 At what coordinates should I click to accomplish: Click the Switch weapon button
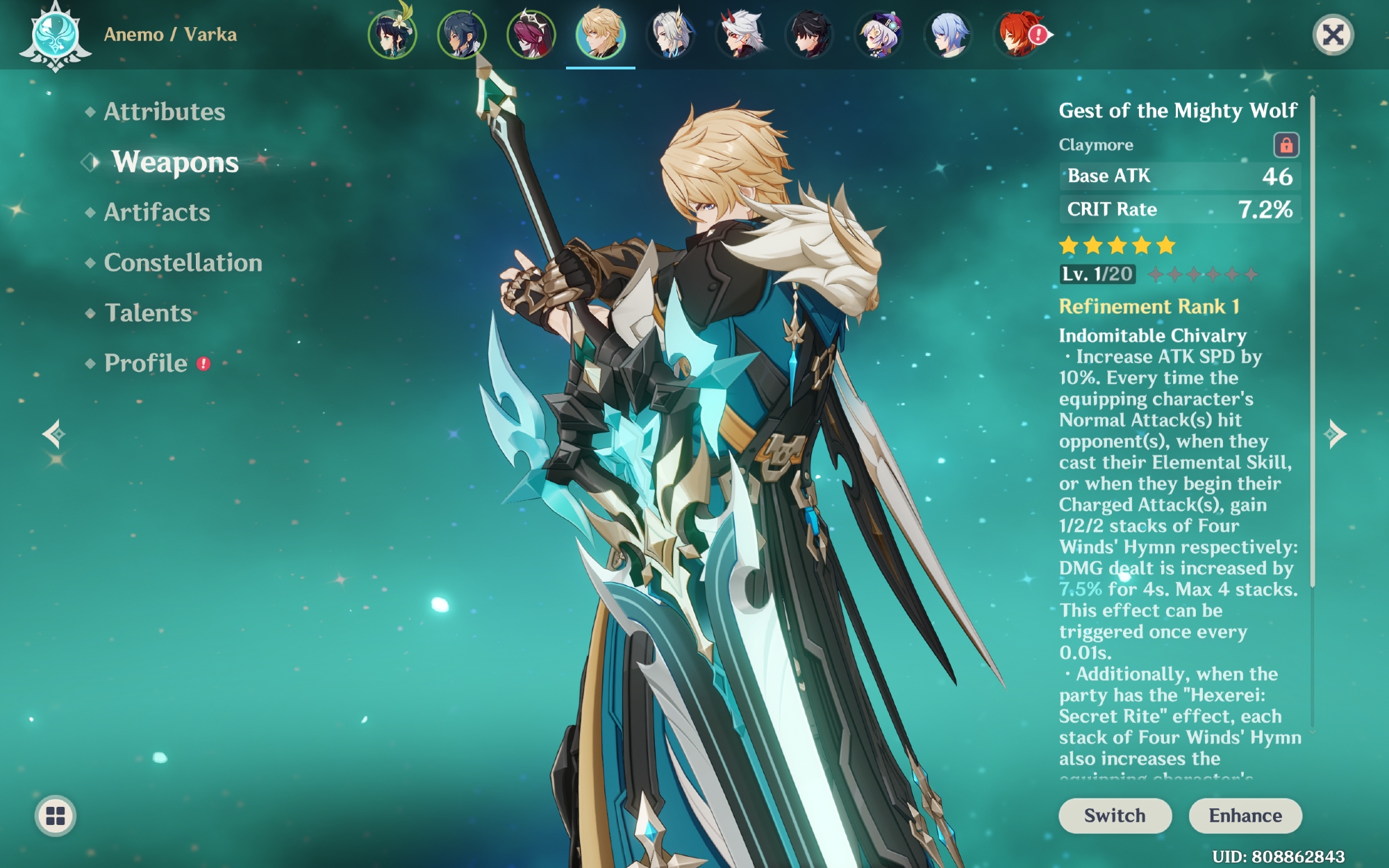click(1115, 815)
